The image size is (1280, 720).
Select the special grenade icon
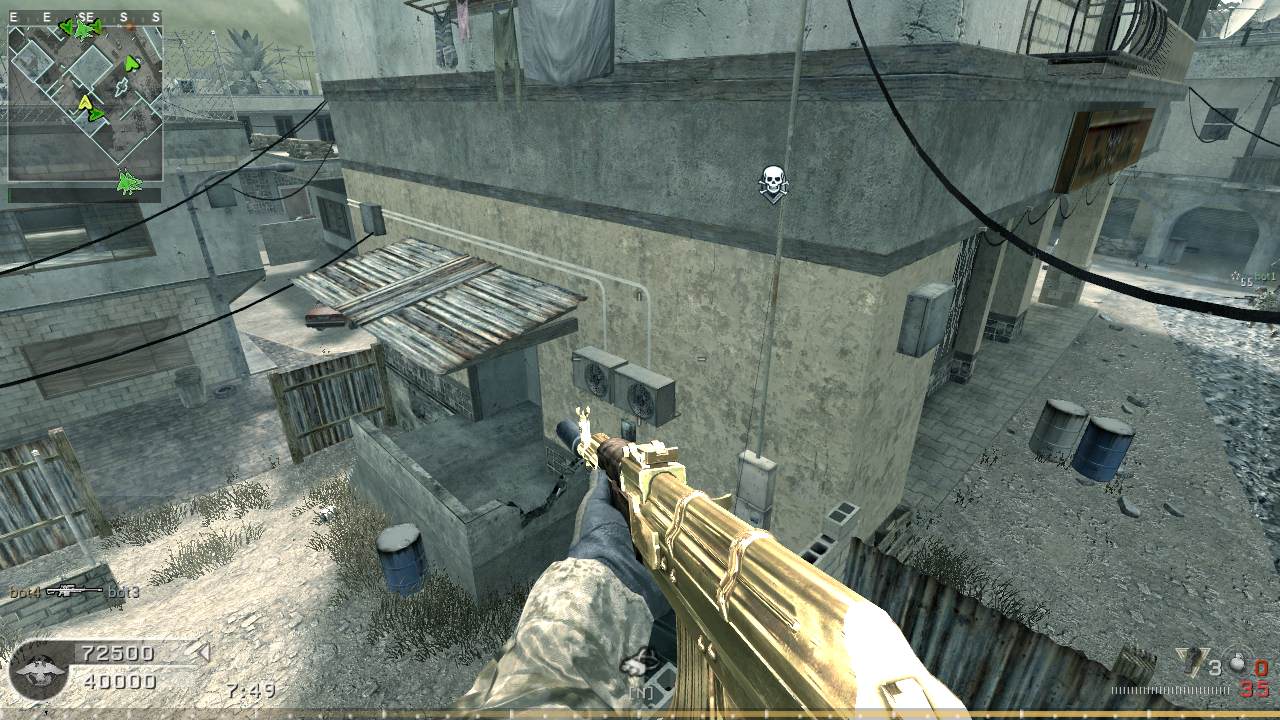(x=1192, y=664)
